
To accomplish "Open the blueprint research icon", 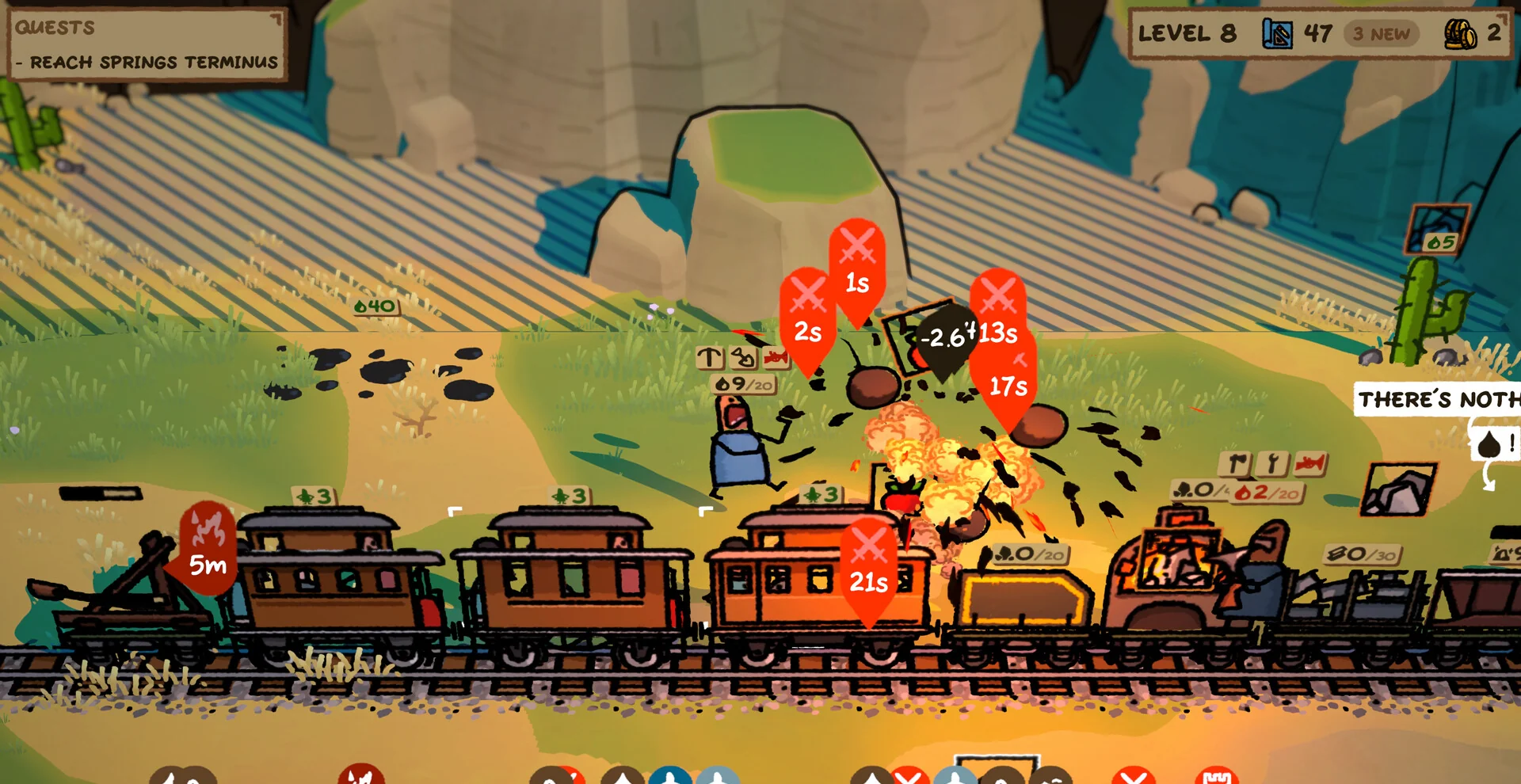I will [1276, 33].
